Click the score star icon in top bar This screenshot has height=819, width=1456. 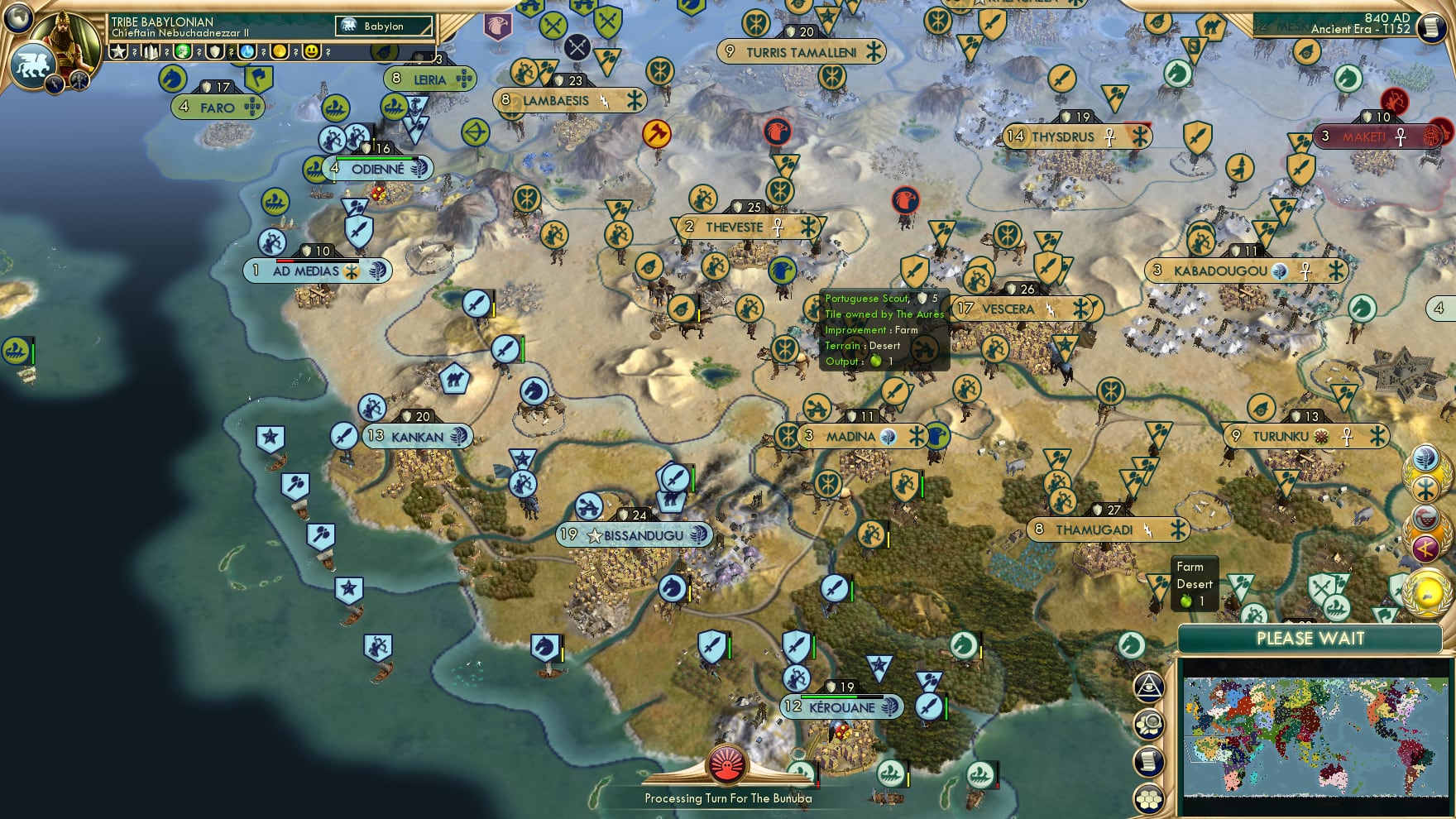118,52
